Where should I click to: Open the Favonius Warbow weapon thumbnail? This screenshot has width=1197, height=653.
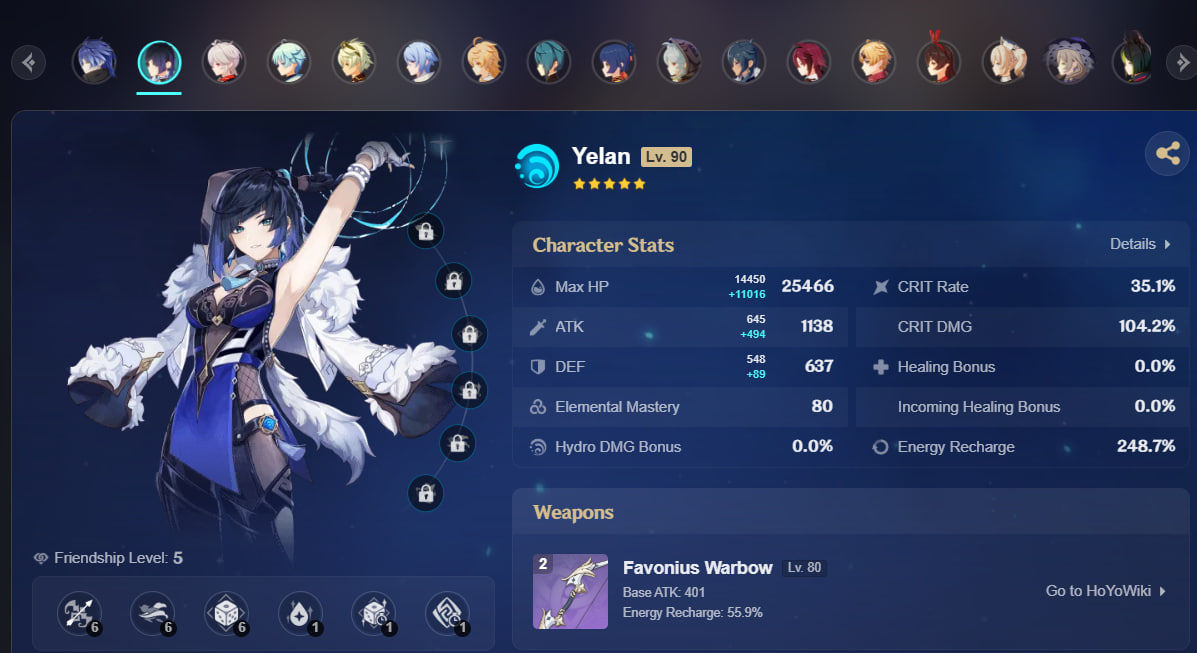(570, 591)
